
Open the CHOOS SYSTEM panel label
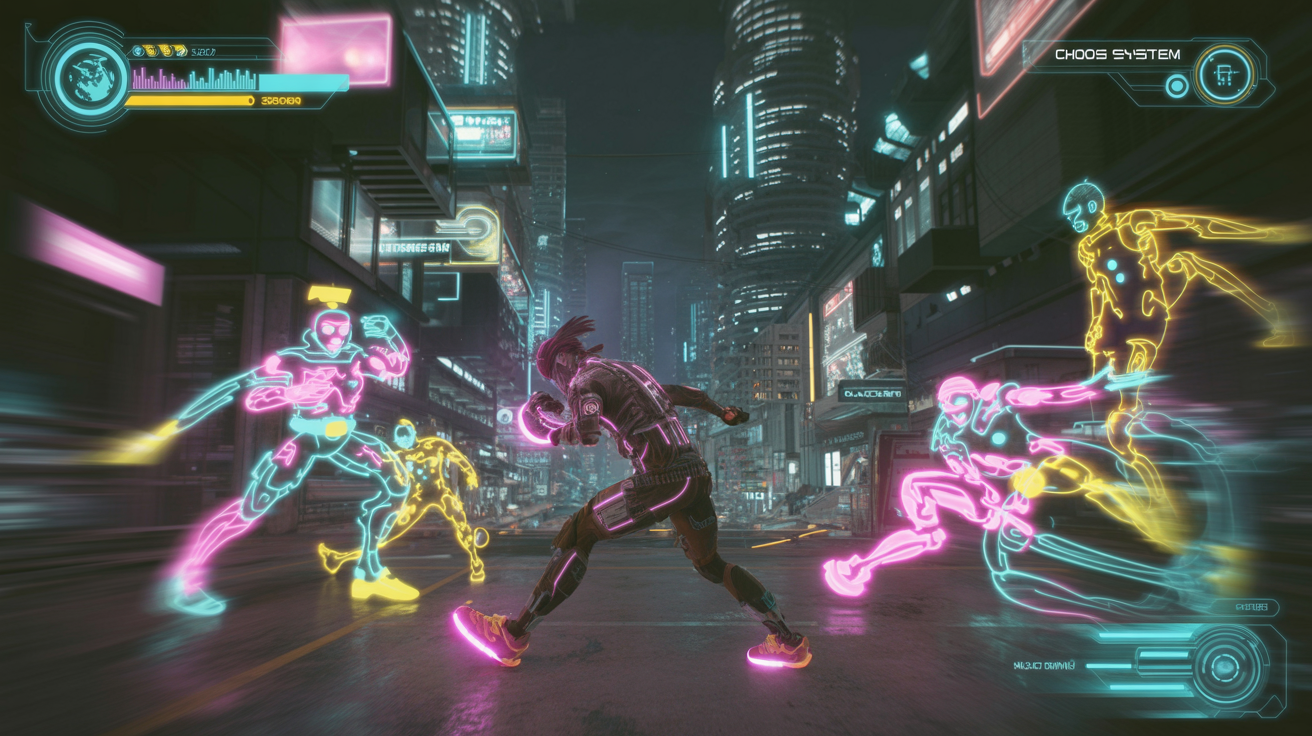pos(1117,55)
